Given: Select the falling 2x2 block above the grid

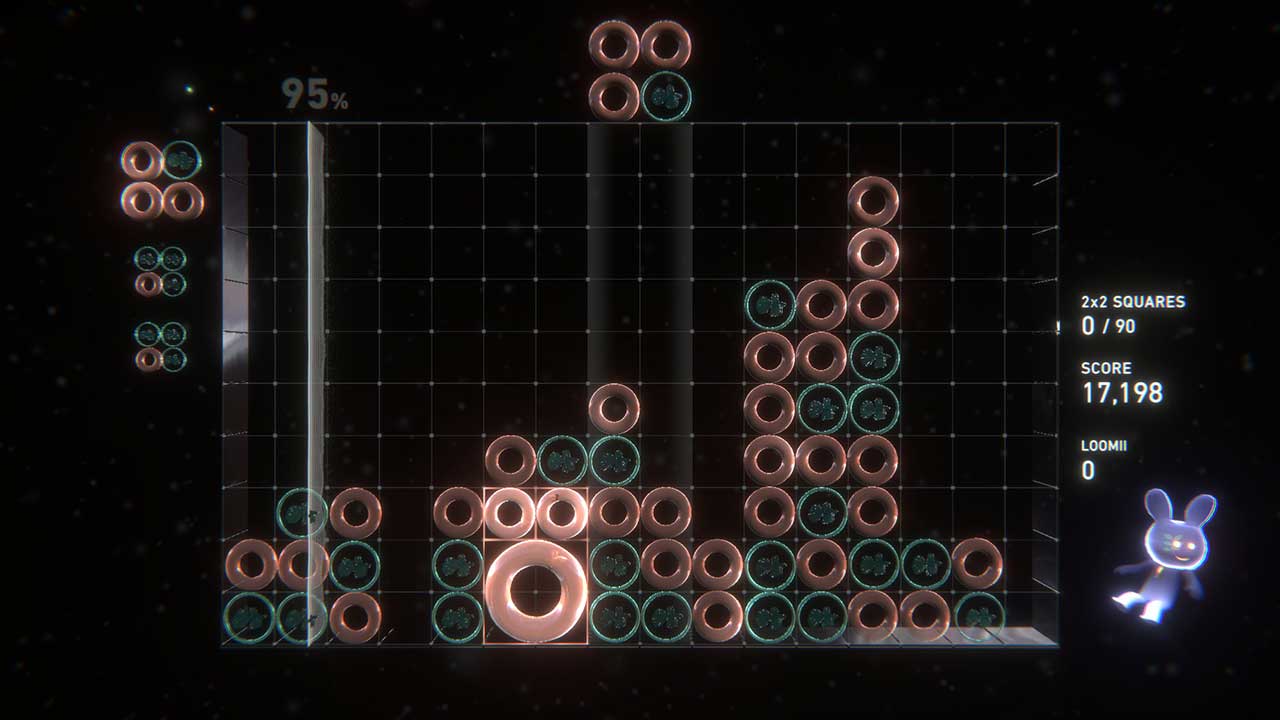Looking at the screenshot, I should (640, 71).
